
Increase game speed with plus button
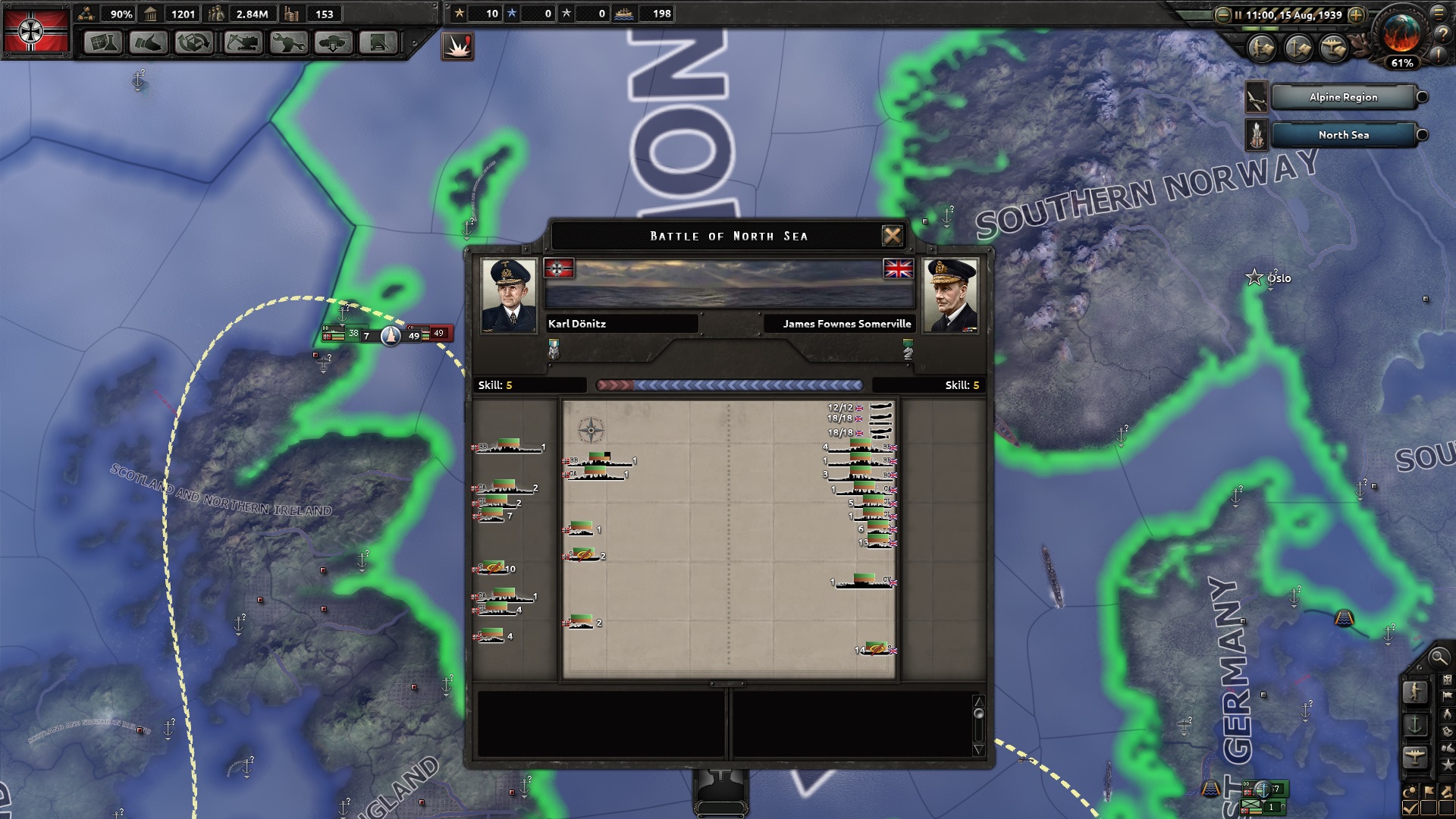[1357, 15]
